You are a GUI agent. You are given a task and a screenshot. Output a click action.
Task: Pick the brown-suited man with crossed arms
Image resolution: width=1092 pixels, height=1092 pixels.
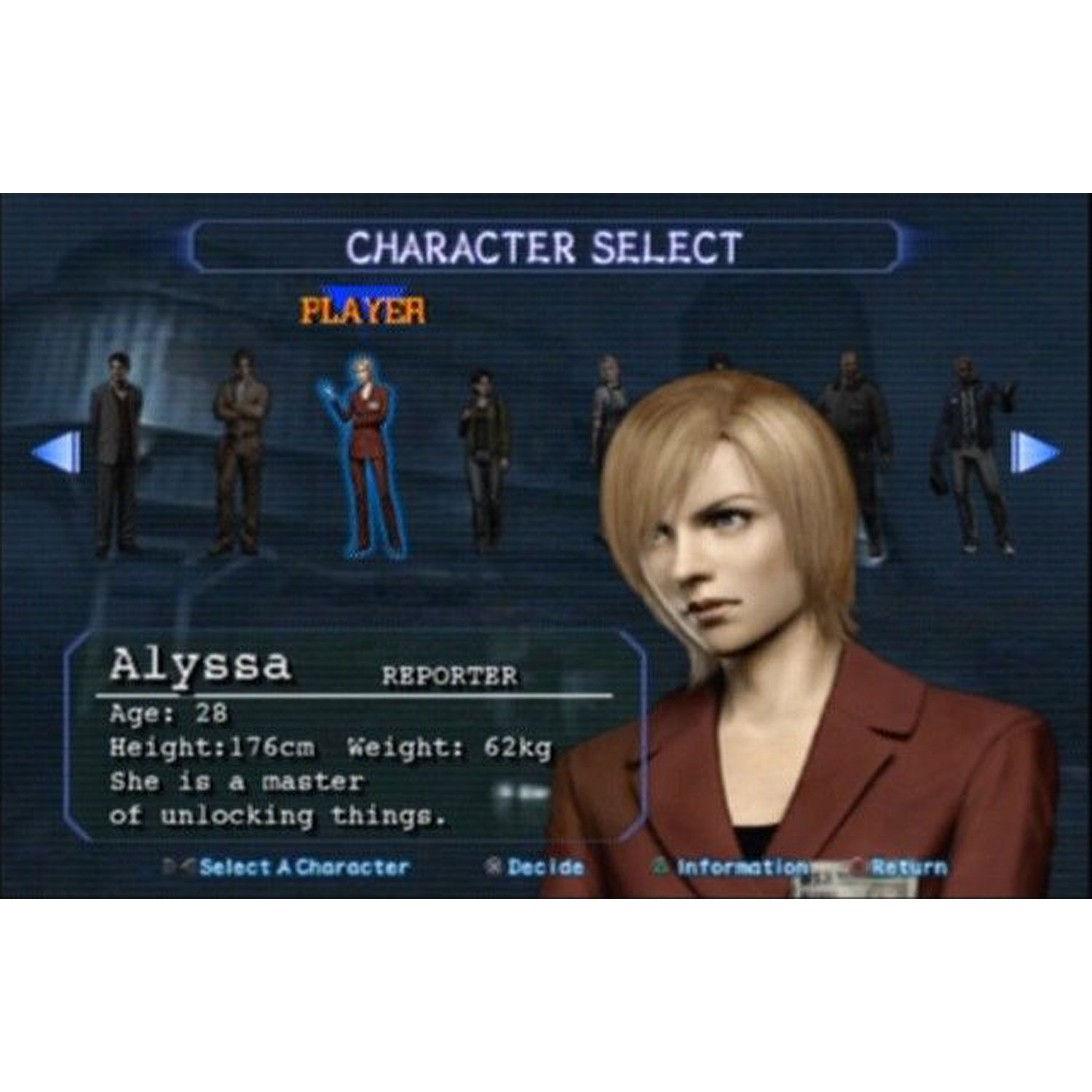tap(240, 453)
